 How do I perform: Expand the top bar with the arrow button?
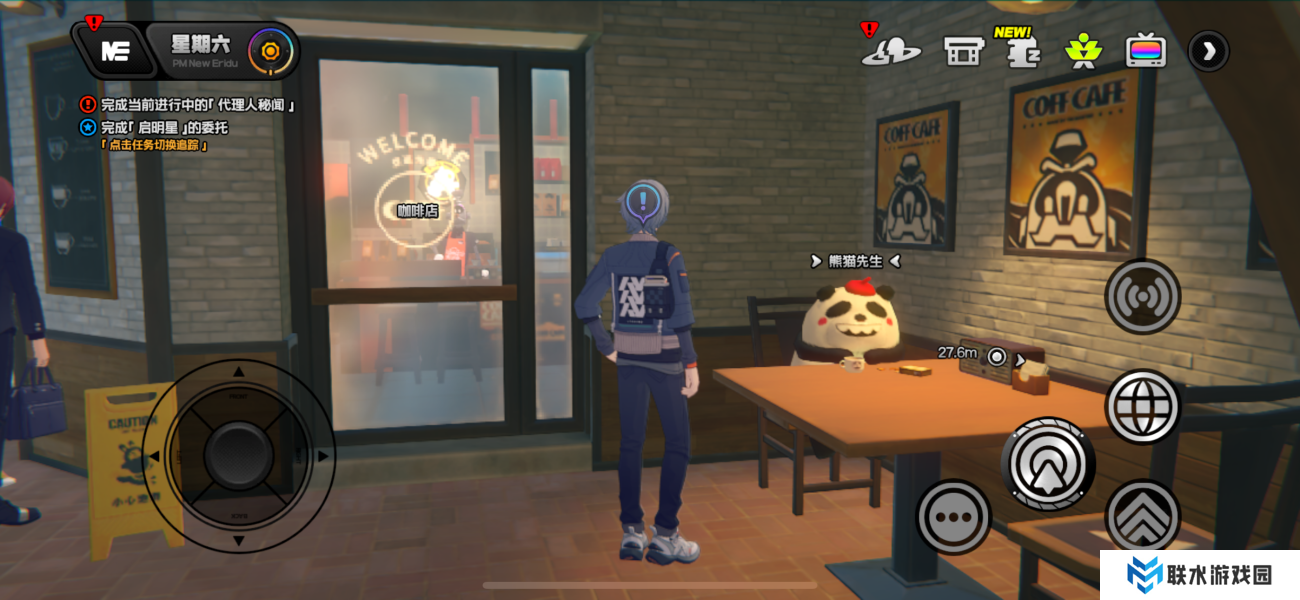coord(1208,51)
